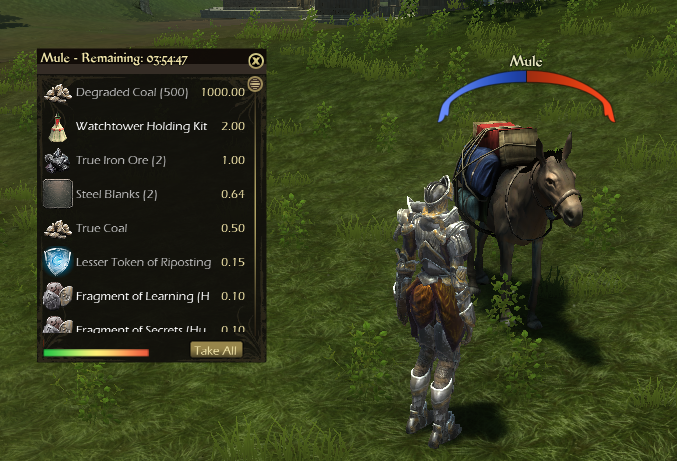
Task: Close the Mule loot window
Action: point(255,60)
